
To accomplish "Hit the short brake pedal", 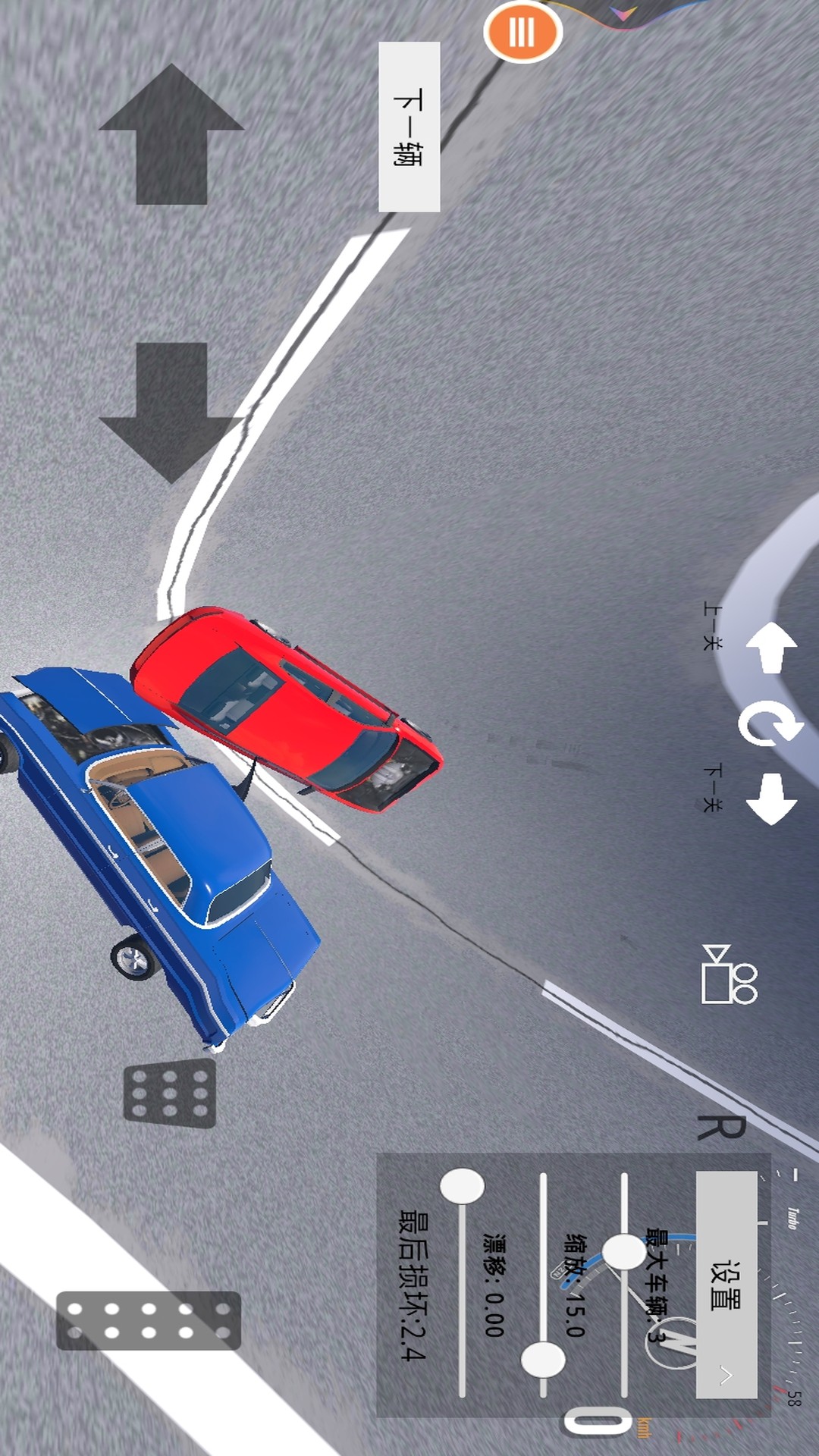I will coord(170,1093).
